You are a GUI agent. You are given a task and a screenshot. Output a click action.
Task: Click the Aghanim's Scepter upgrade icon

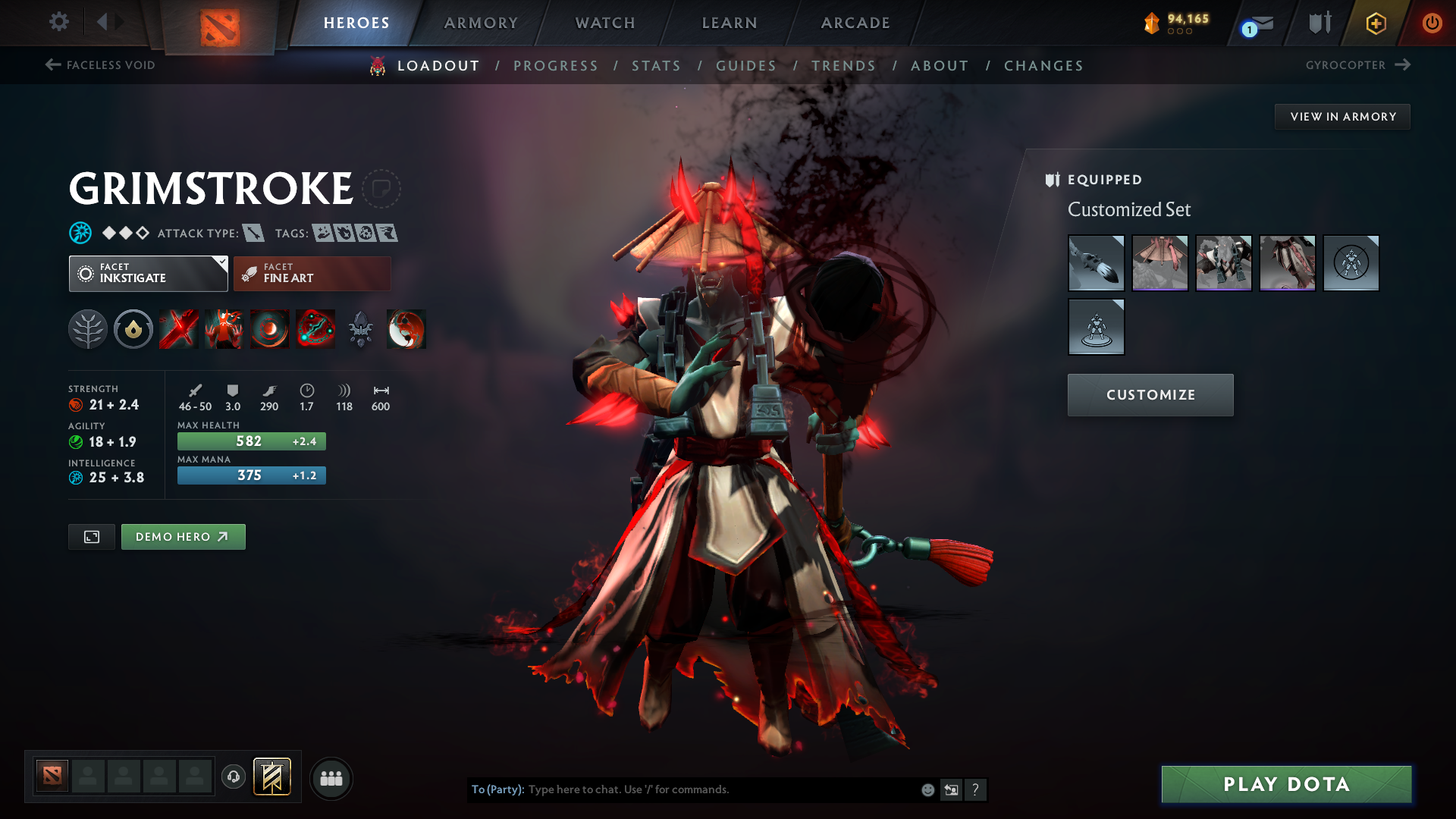360,329
